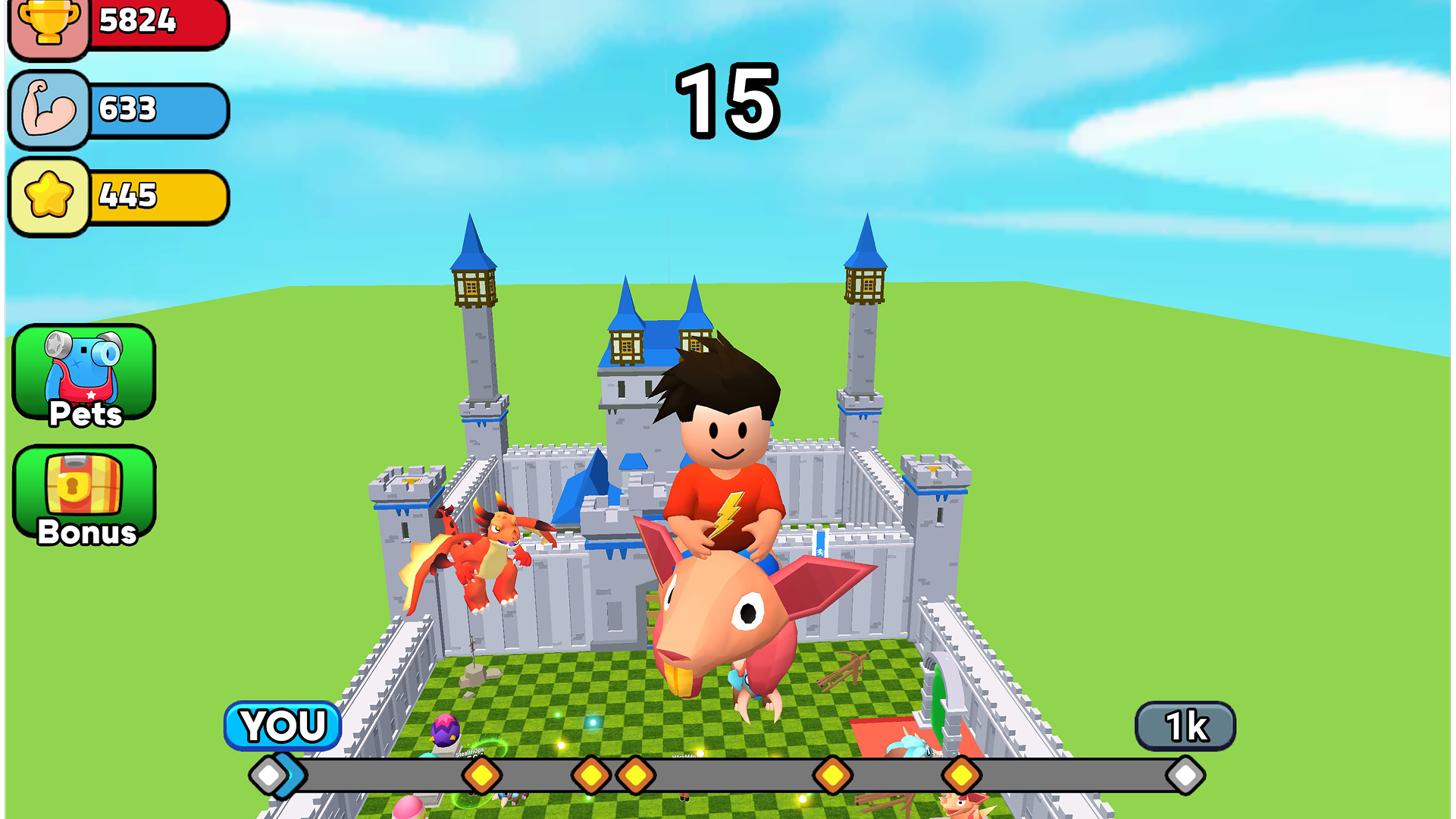Screen dimensions: 1456x819
Task: Select the first yellow reward diamond on the bar
Action: (481, 775)
